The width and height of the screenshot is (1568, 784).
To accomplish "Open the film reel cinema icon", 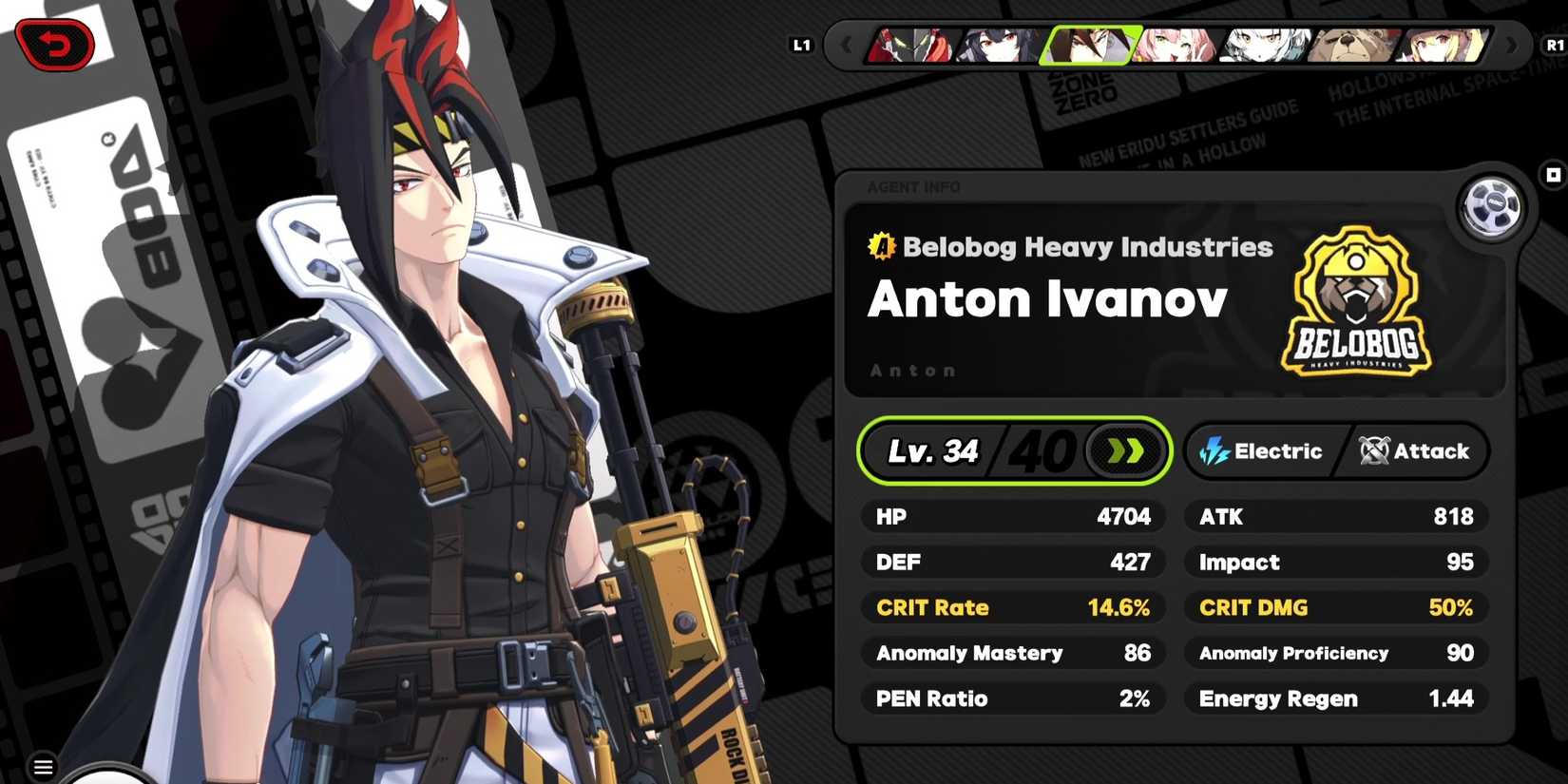I will 1491,208.
